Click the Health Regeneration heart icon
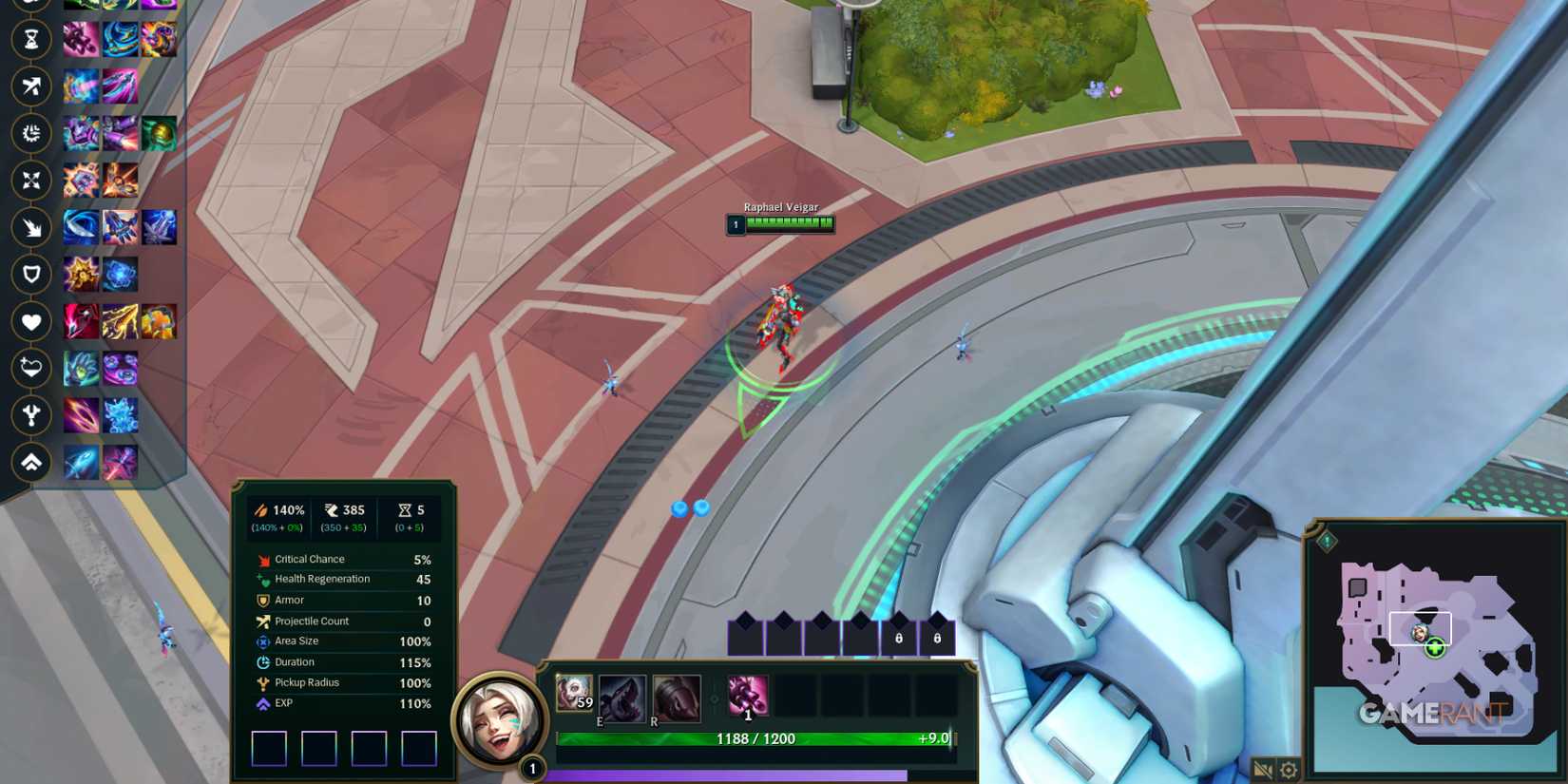Image resolution: width=1568 pixels, height=784 pixels. coord(31,369)
